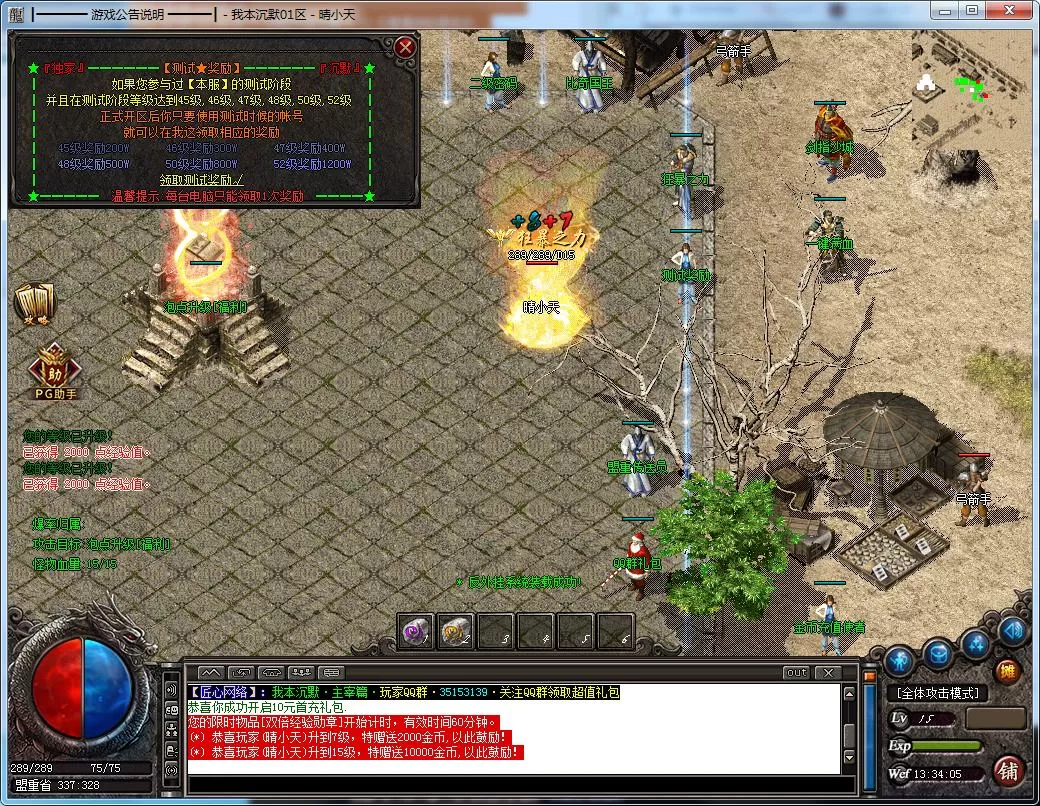This screenshot has height=806, width=1040.
Task: Open the character equipment panel icon
Action: point(900,658)
